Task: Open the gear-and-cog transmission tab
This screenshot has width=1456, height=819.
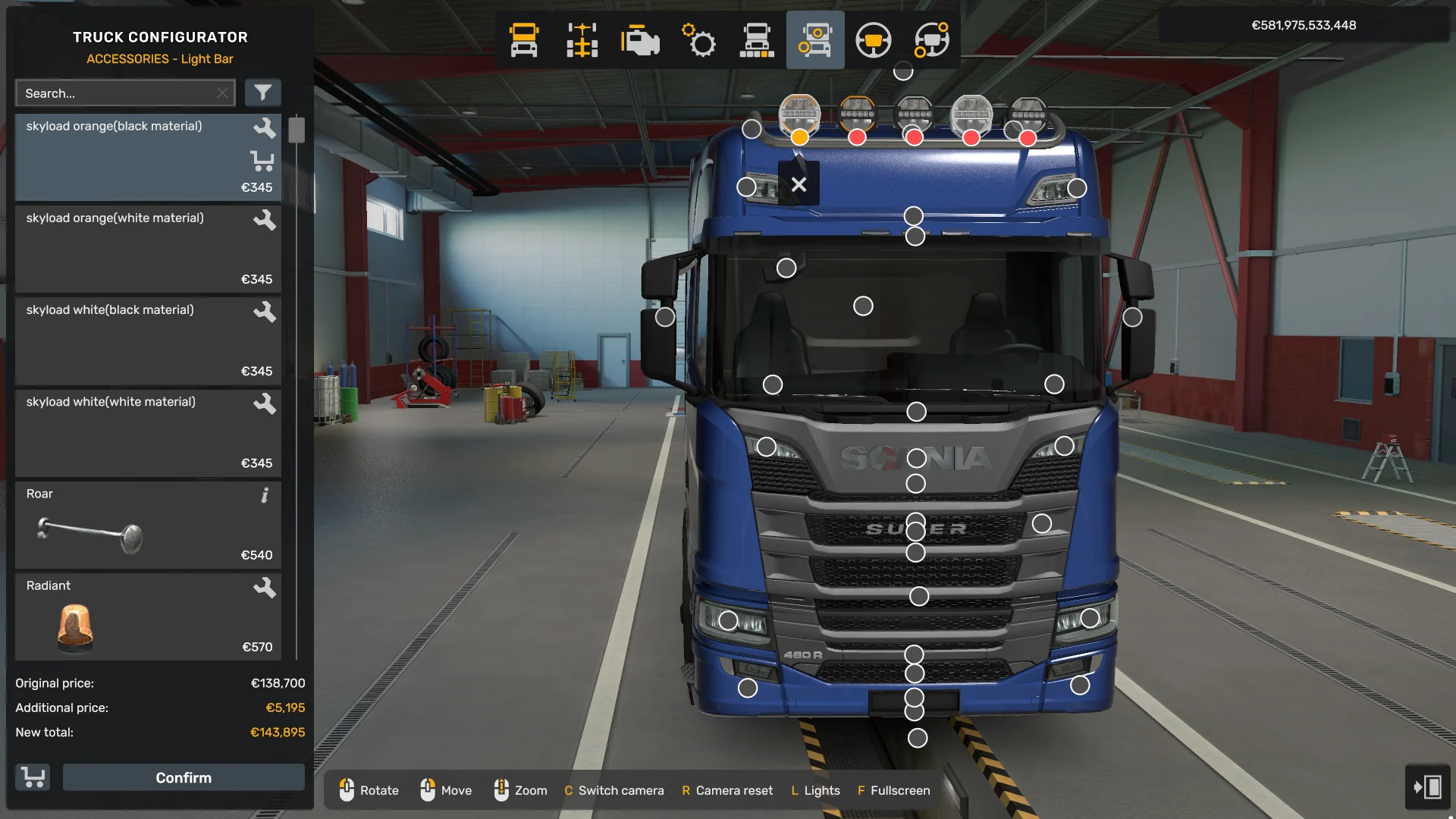Action: [698, 40]
